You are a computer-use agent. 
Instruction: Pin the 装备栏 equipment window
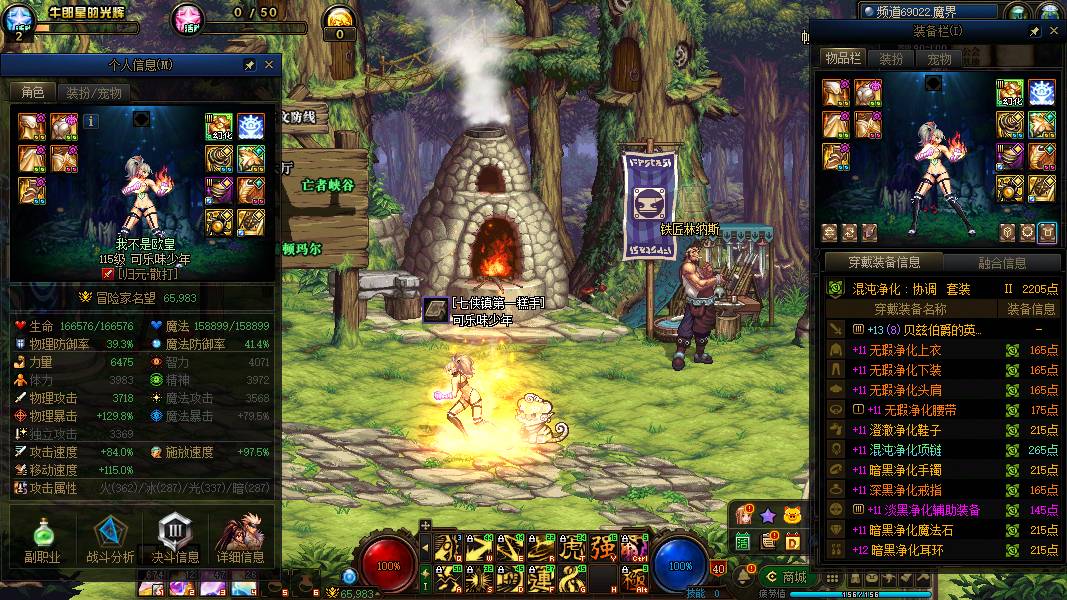(1035, 32)
